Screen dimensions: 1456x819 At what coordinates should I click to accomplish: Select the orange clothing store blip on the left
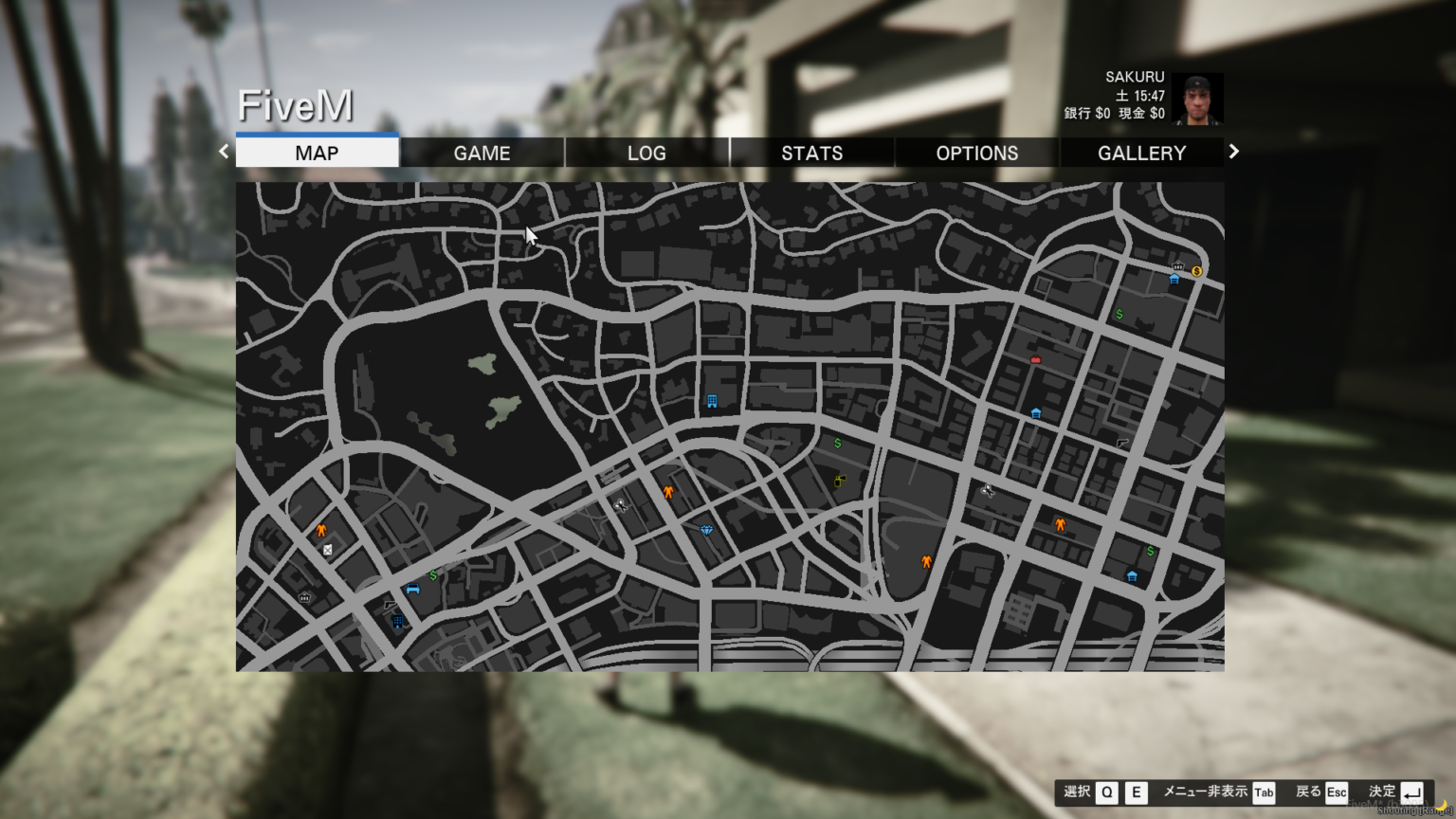click(x=321, y=529)
